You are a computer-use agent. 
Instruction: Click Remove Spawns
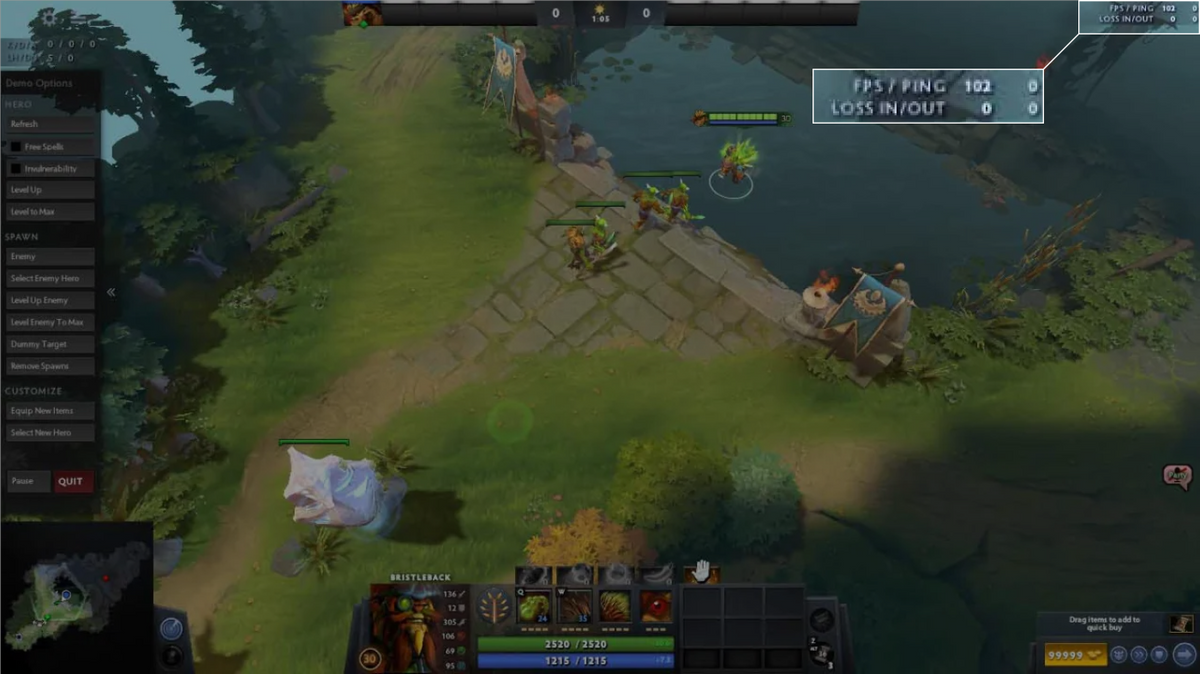click(51, 366)
